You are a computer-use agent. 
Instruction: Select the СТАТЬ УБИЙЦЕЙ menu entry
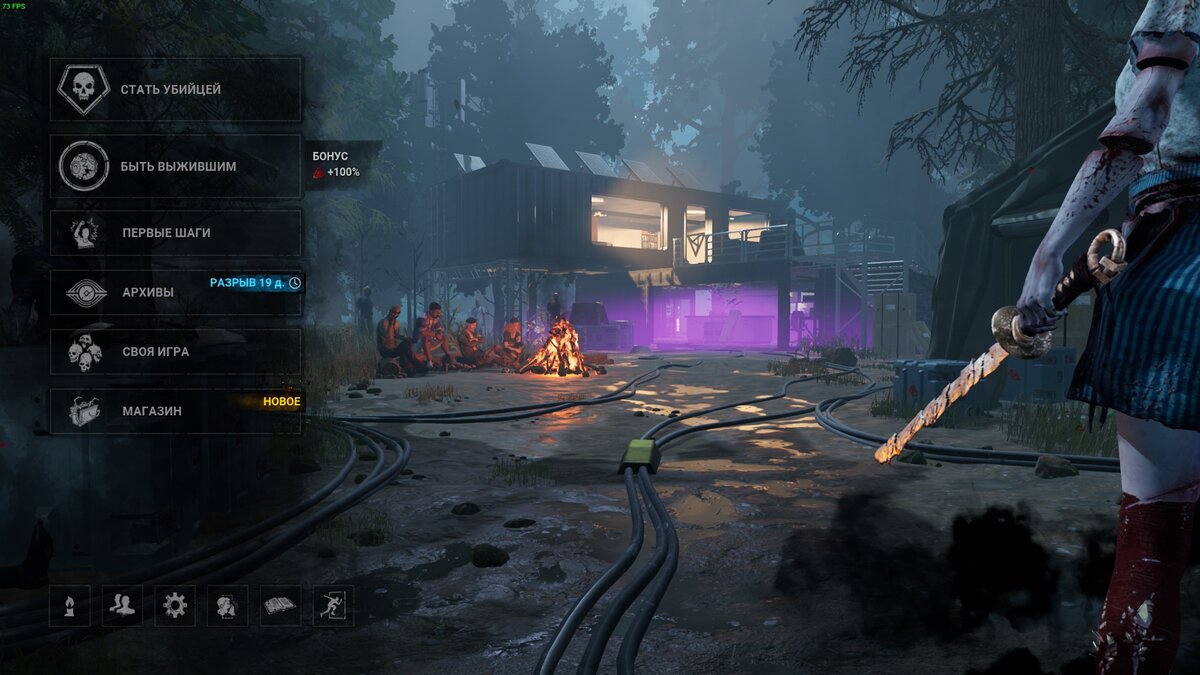175,90
